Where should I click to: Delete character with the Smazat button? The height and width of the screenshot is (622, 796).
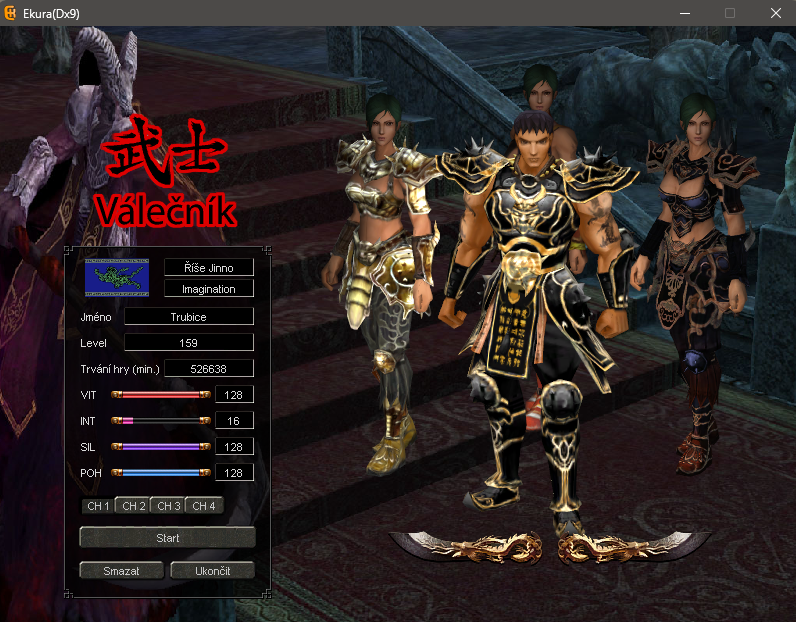[121, 571]
